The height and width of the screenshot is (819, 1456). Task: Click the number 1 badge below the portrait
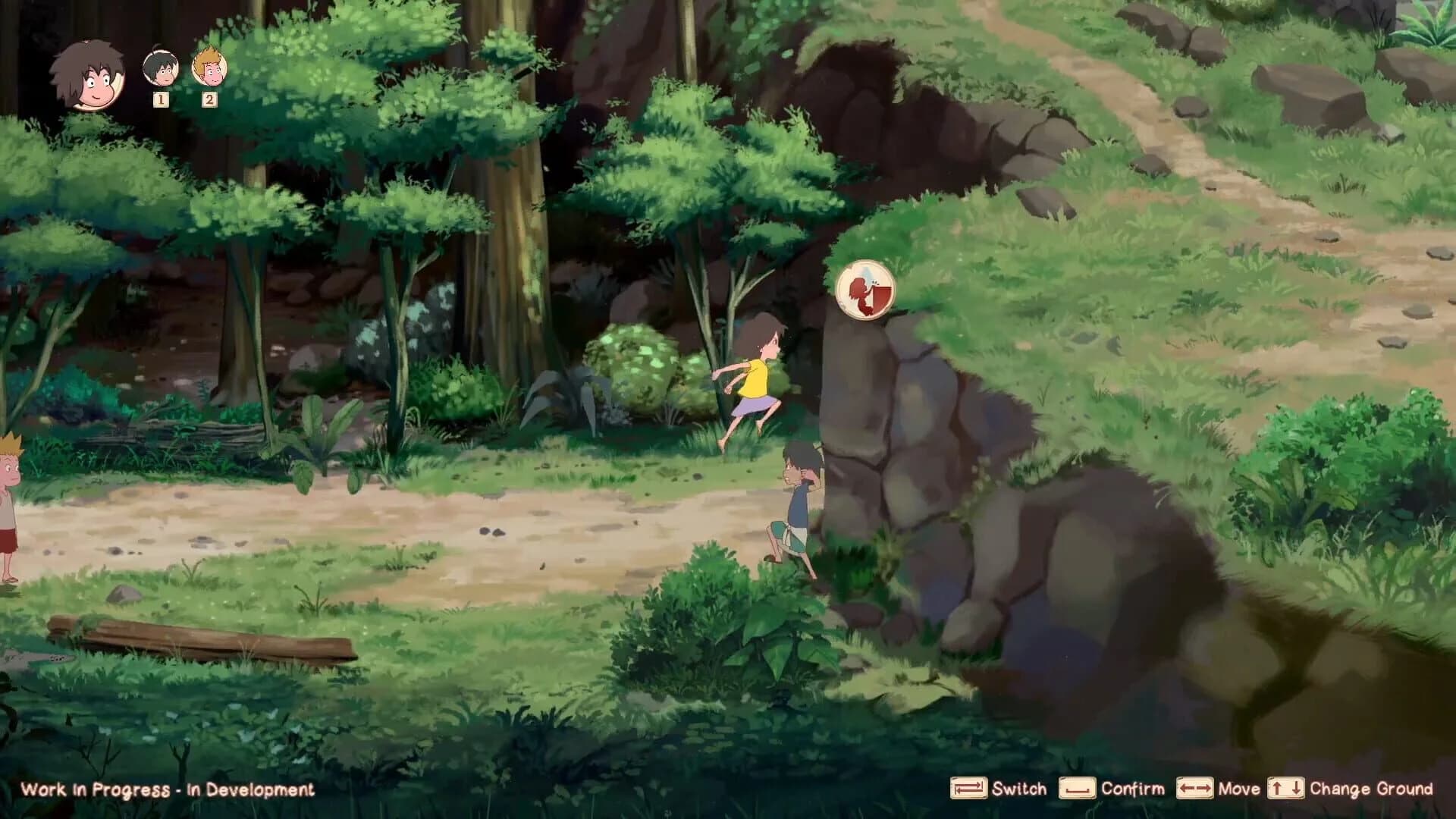pos(160,101)
